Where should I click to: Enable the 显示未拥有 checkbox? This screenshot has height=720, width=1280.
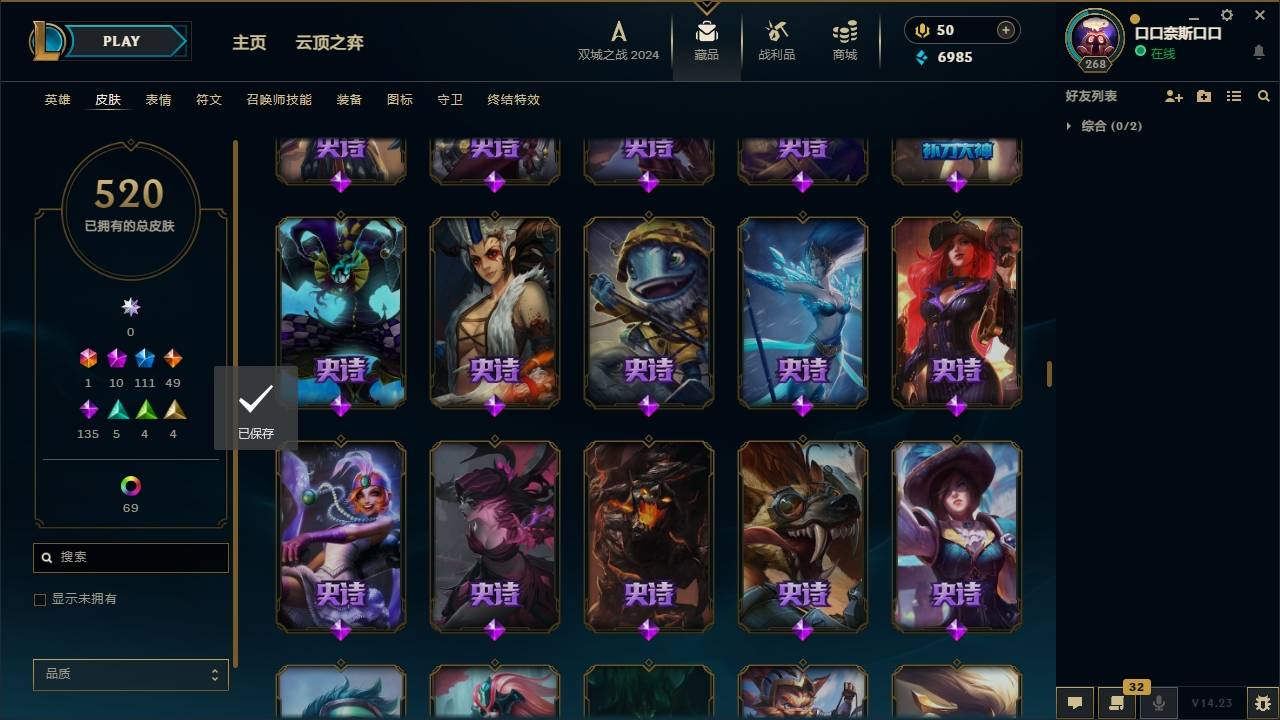[x=40, y=599]
